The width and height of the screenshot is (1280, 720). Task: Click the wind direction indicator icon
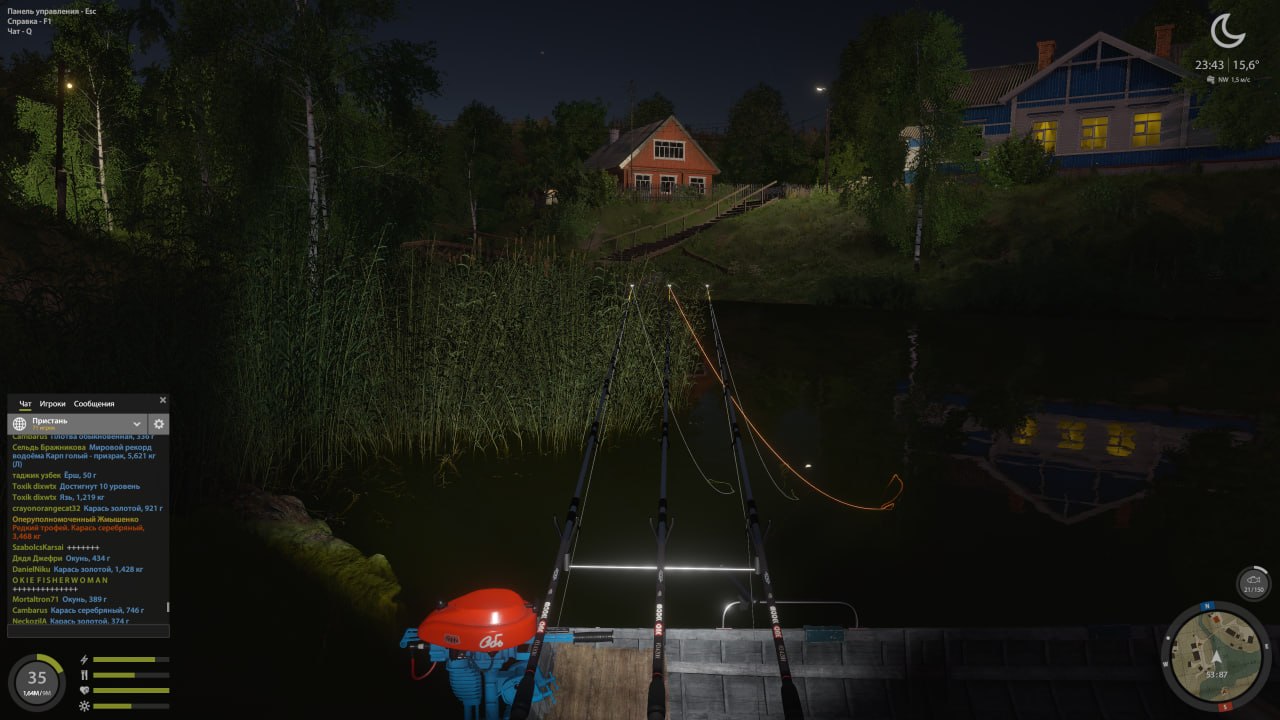(x=1213, y=77)
